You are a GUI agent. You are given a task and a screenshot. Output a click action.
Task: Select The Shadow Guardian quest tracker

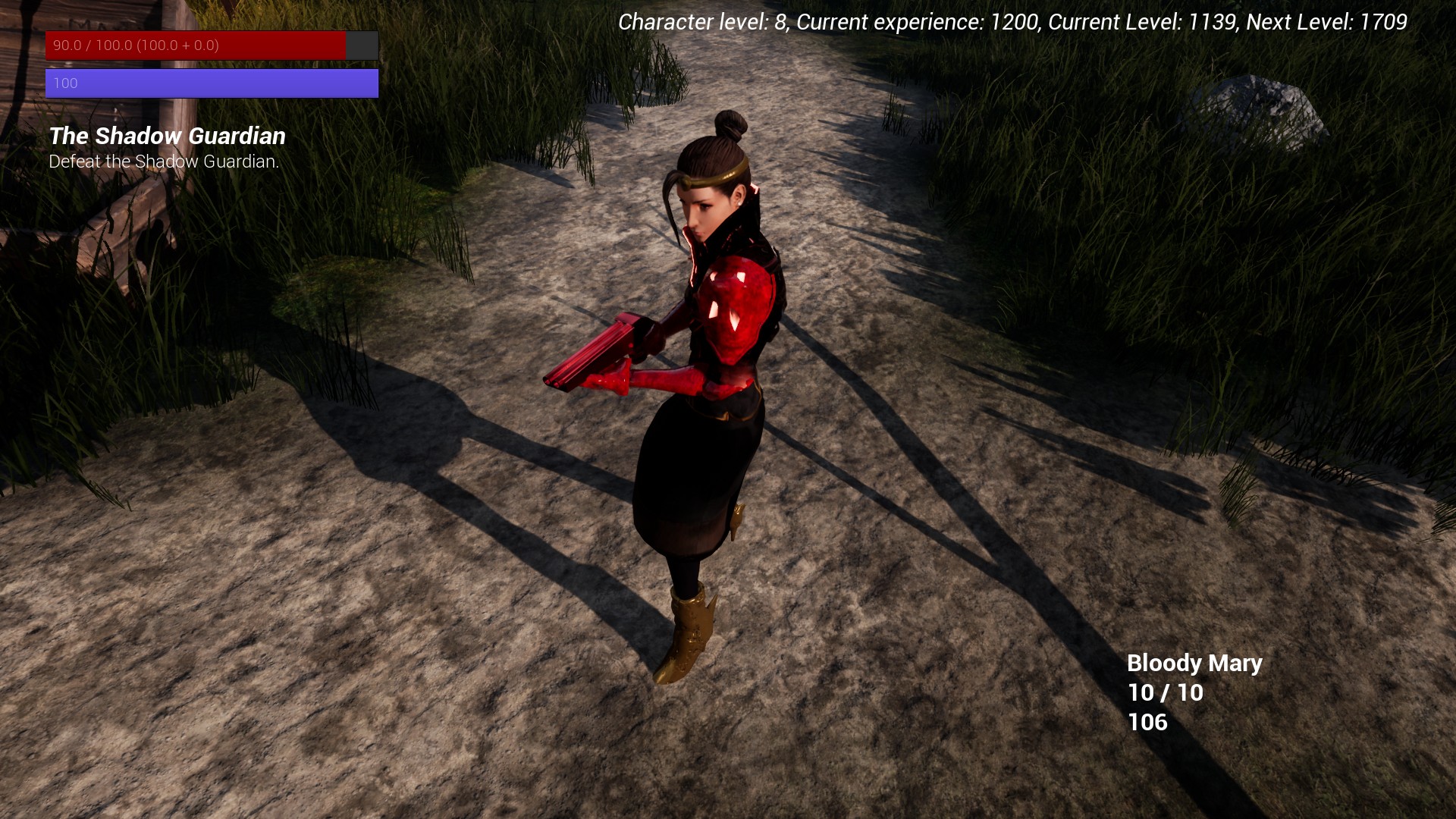pyautogui.click(x=167, y=136)
